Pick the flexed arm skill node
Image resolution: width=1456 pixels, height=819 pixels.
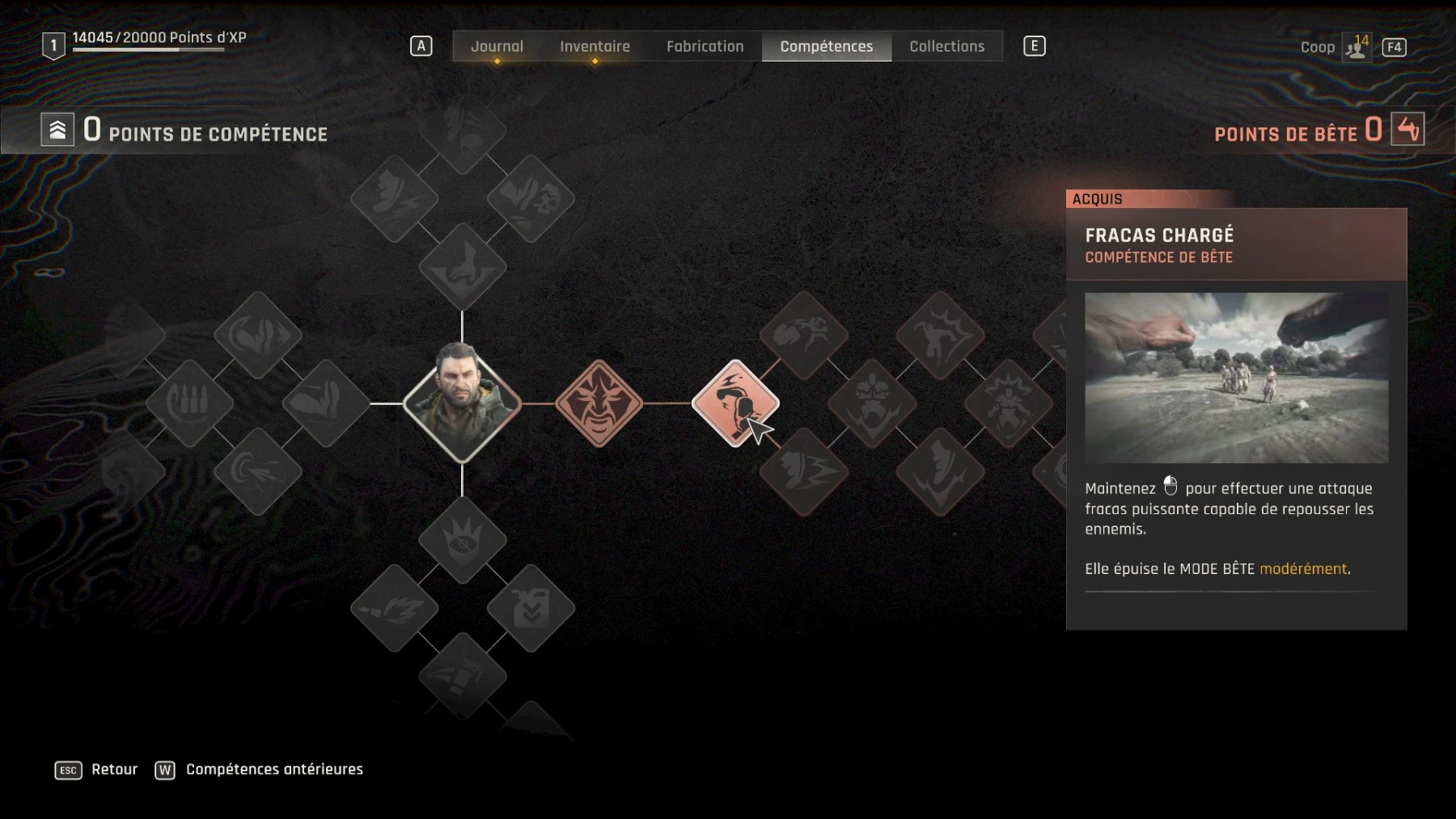[x=325, y=403]
